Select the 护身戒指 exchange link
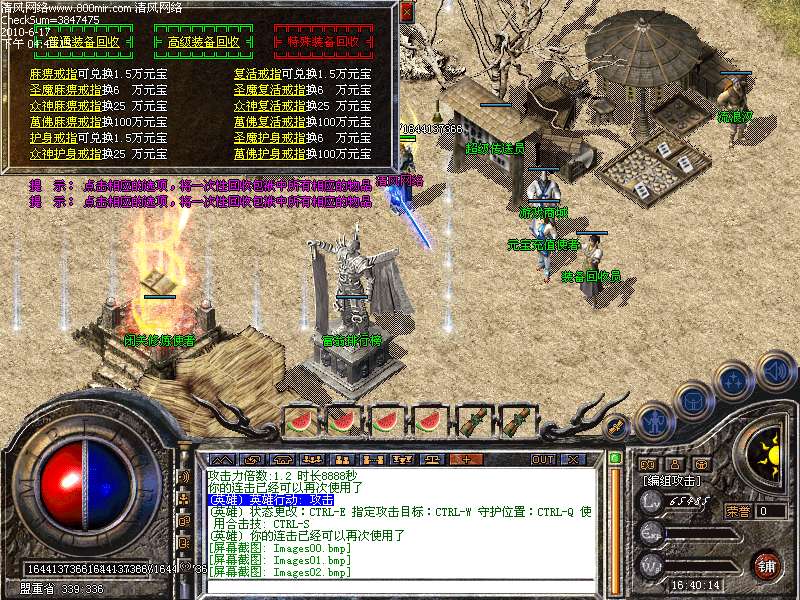800x600 pixels. coord(53,138)
